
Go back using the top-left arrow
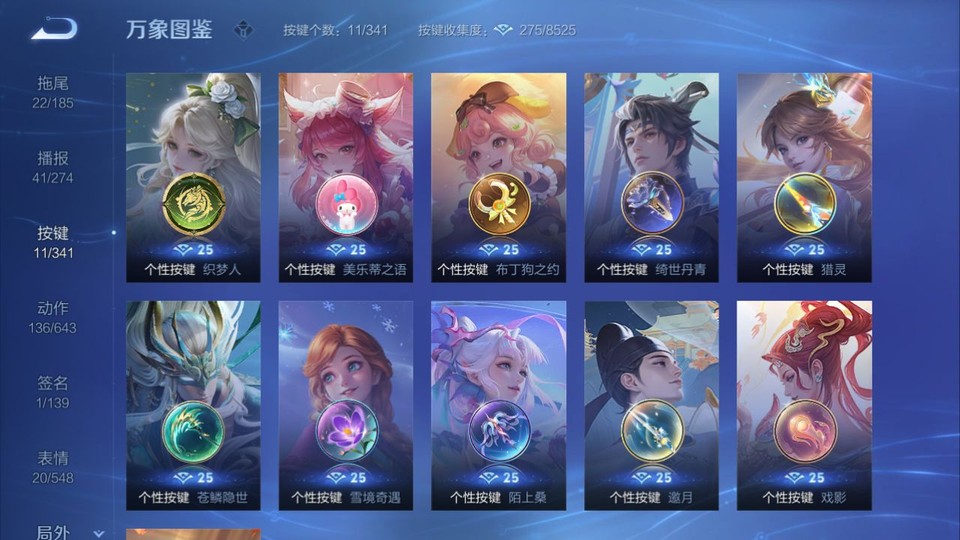53,29
